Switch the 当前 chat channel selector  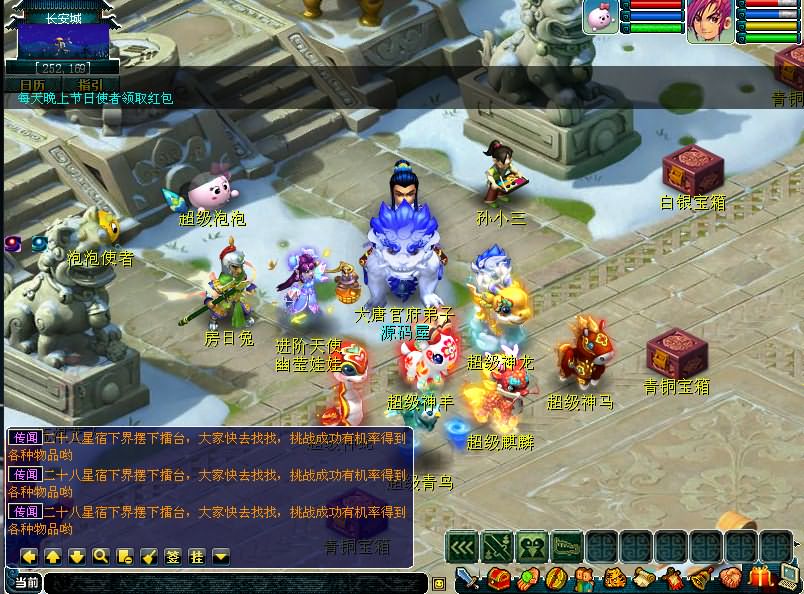click(x=27, y=582)
